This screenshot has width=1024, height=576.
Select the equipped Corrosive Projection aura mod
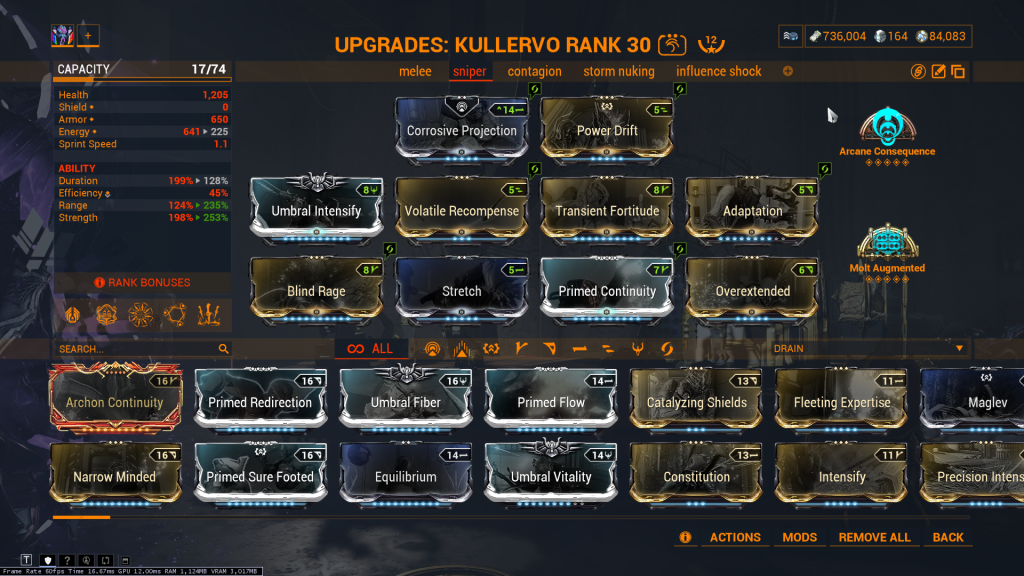(461, 130)
